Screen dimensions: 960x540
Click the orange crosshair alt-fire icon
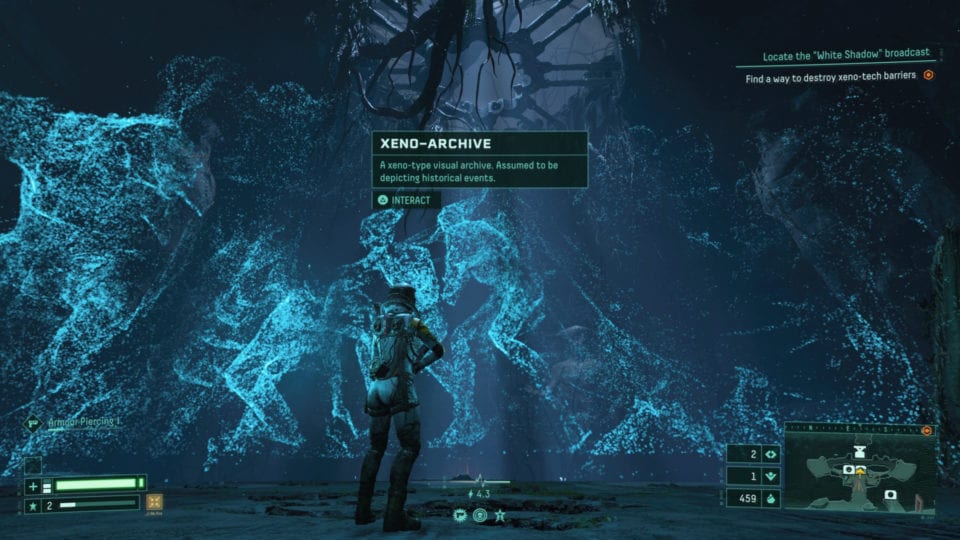pyautogui.click(x=156, y=504)
